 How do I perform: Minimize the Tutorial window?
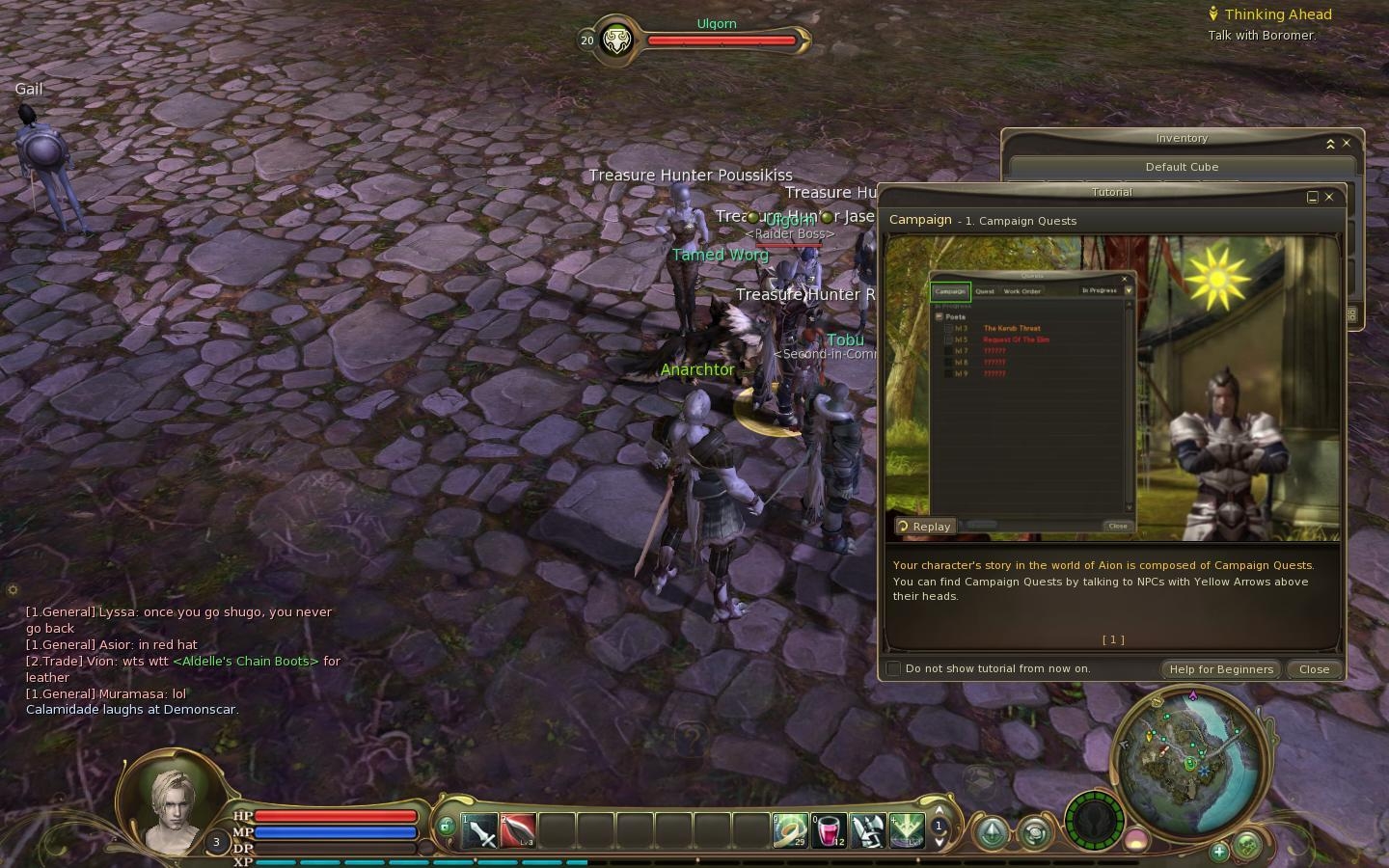pyautogui.click(x=1312, y=197)
